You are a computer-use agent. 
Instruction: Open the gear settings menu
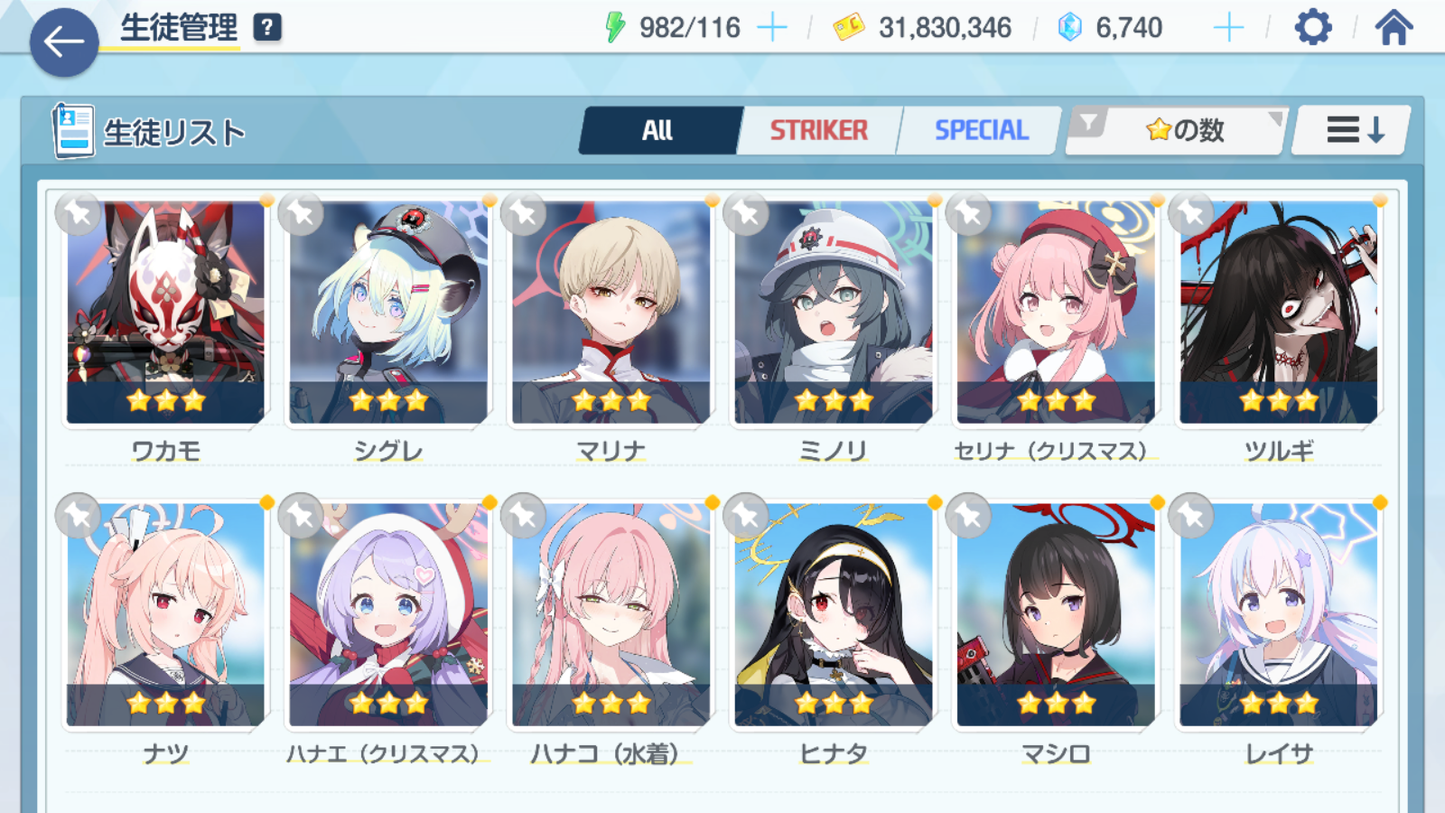click(1313, 28)
